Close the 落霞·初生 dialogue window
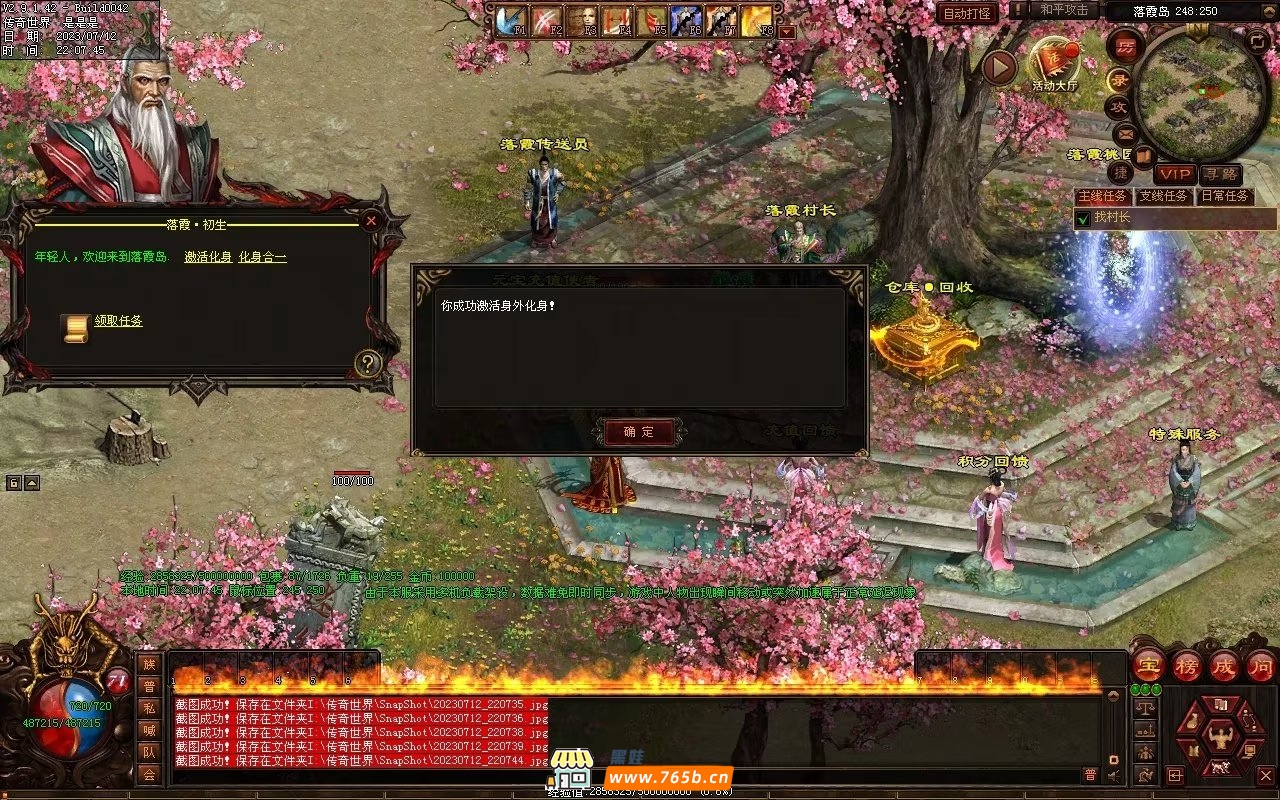The height and width of the screenshot is (800, 1280). click(371, 220)
